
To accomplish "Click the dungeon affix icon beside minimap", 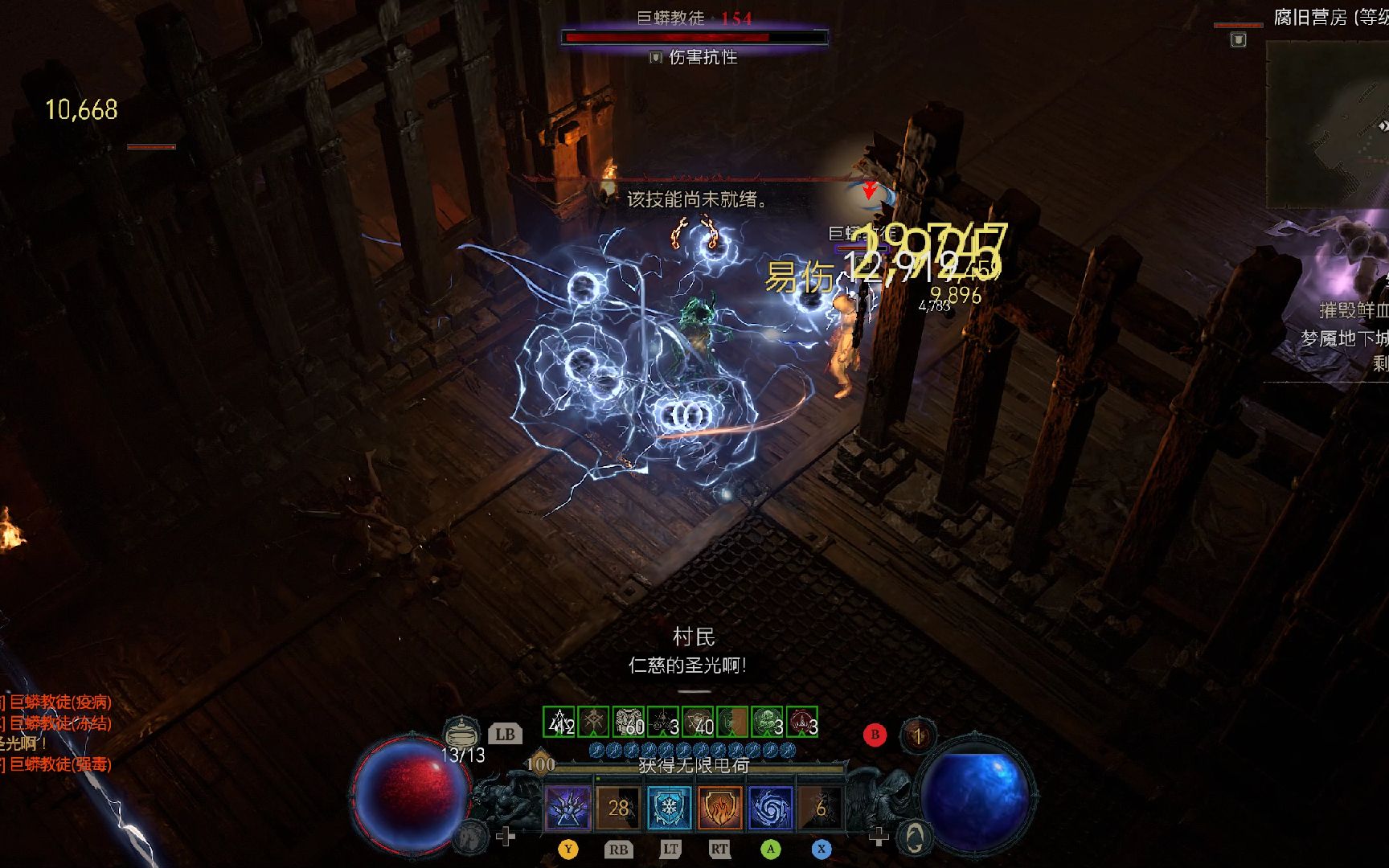I will 1239,39.
